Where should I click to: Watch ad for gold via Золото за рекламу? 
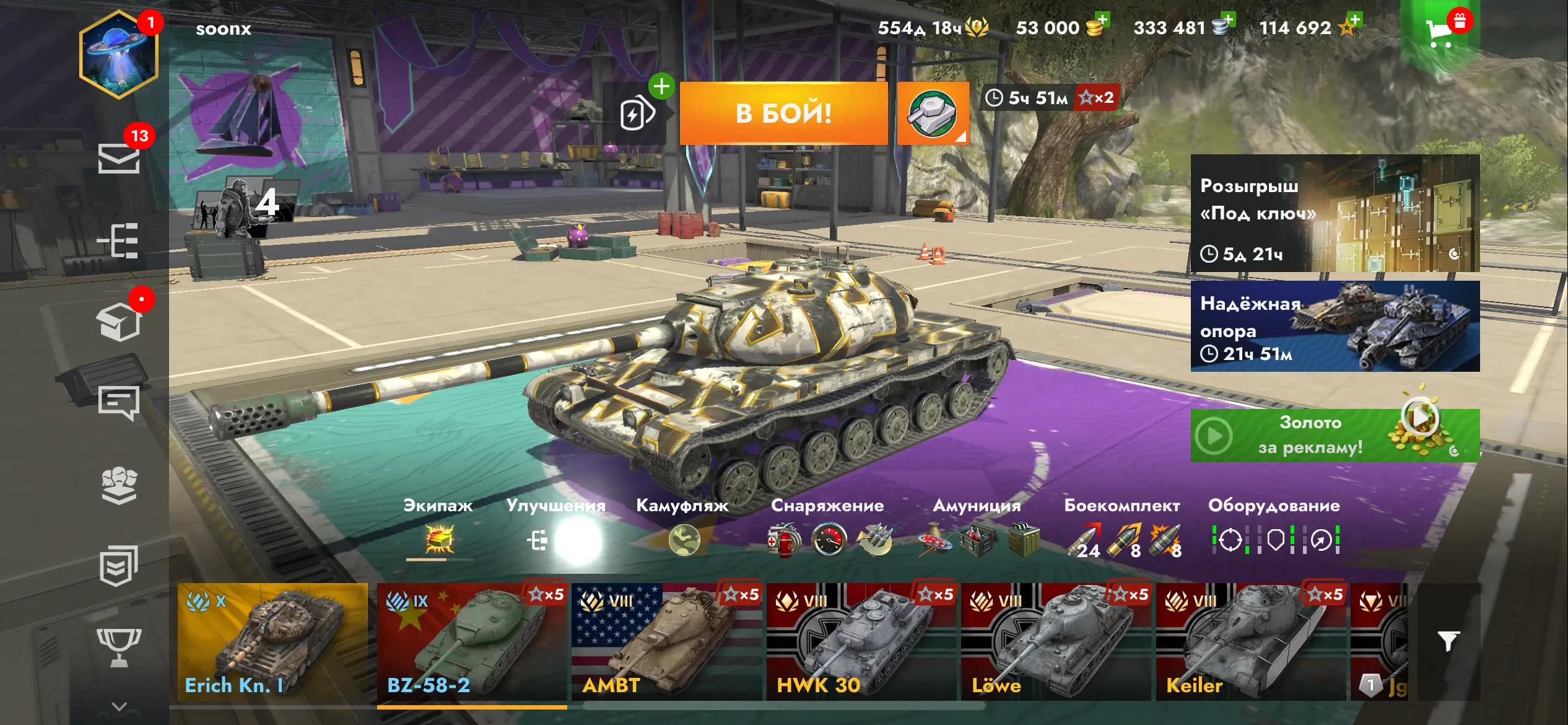(x=1335, y=435)
